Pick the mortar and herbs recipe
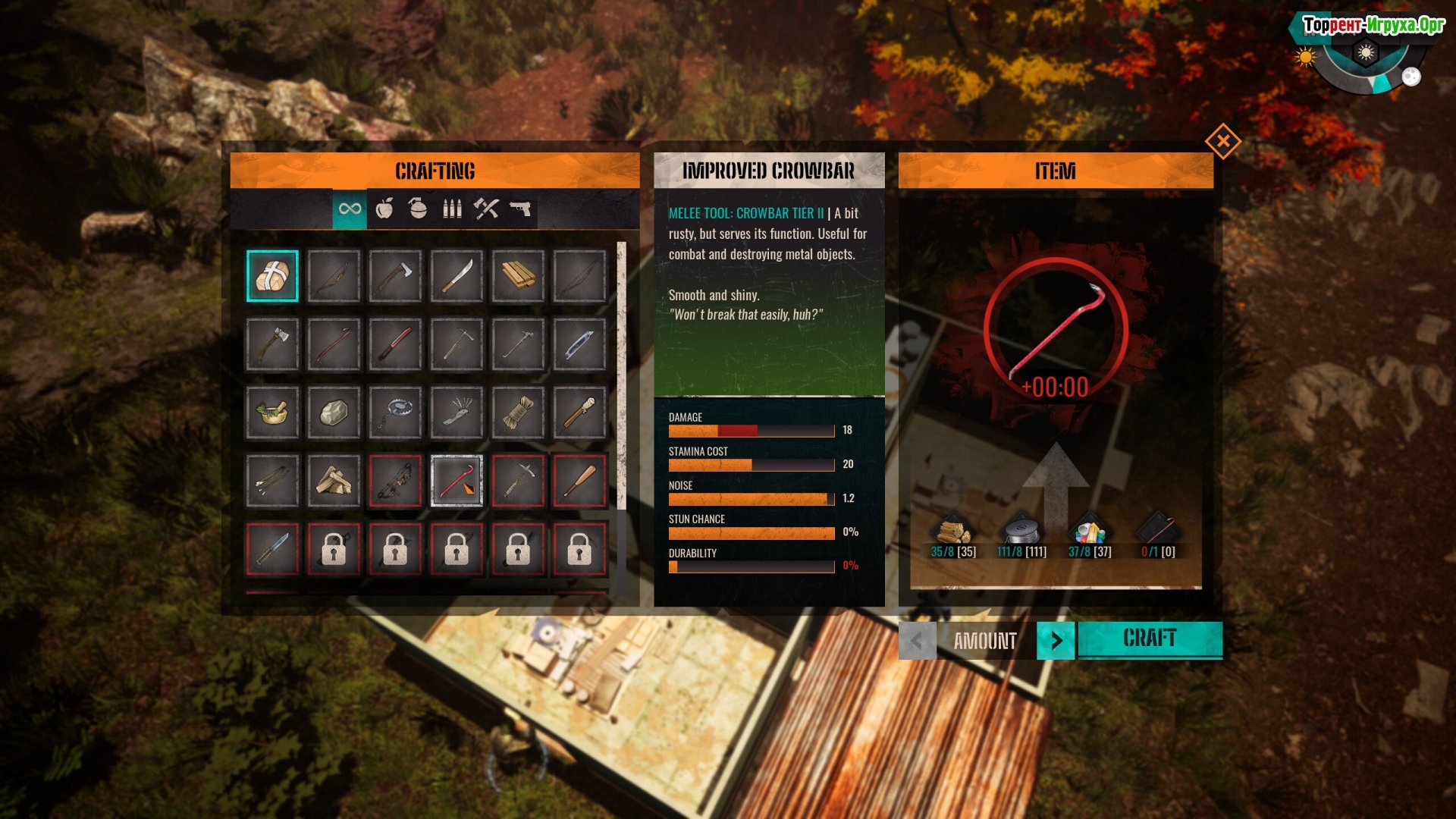 click(272, 413)
